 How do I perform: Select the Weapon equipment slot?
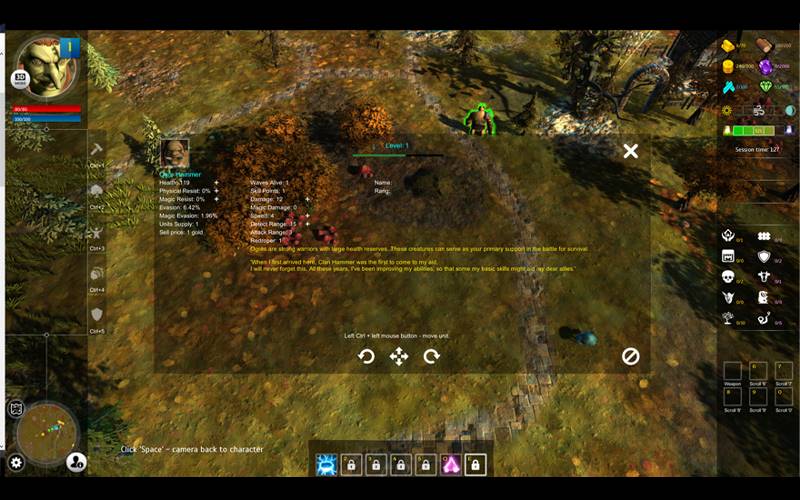pos(733,372)
